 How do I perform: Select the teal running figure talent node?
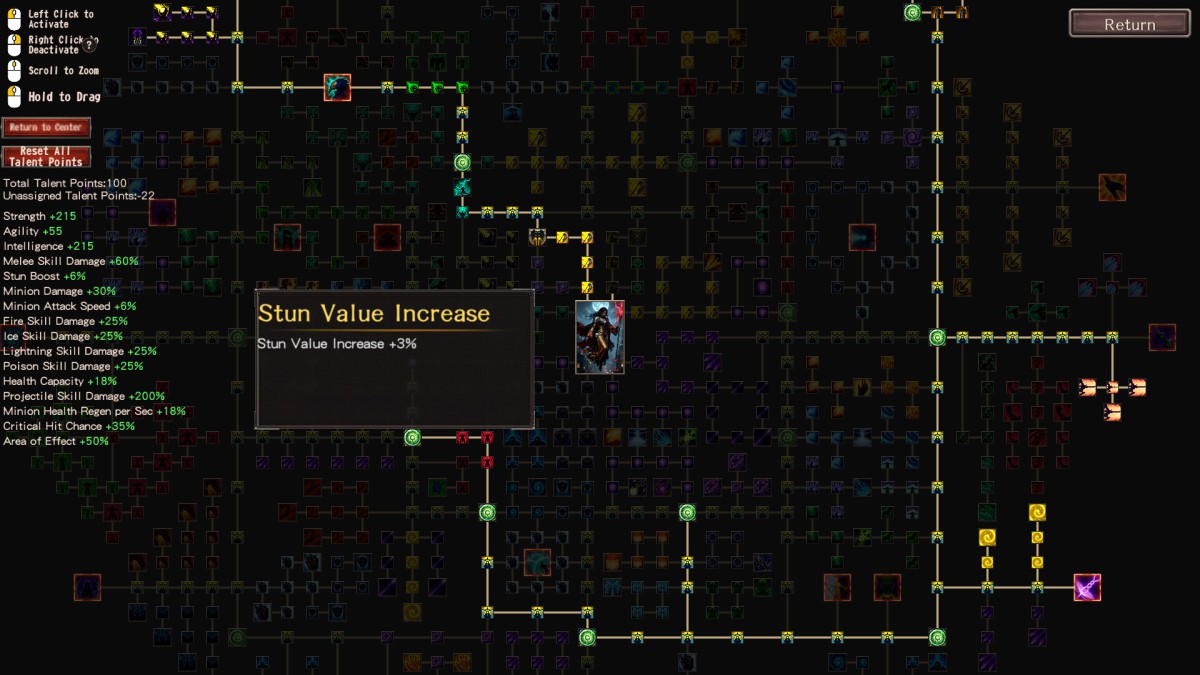click(x=462, y=187)
